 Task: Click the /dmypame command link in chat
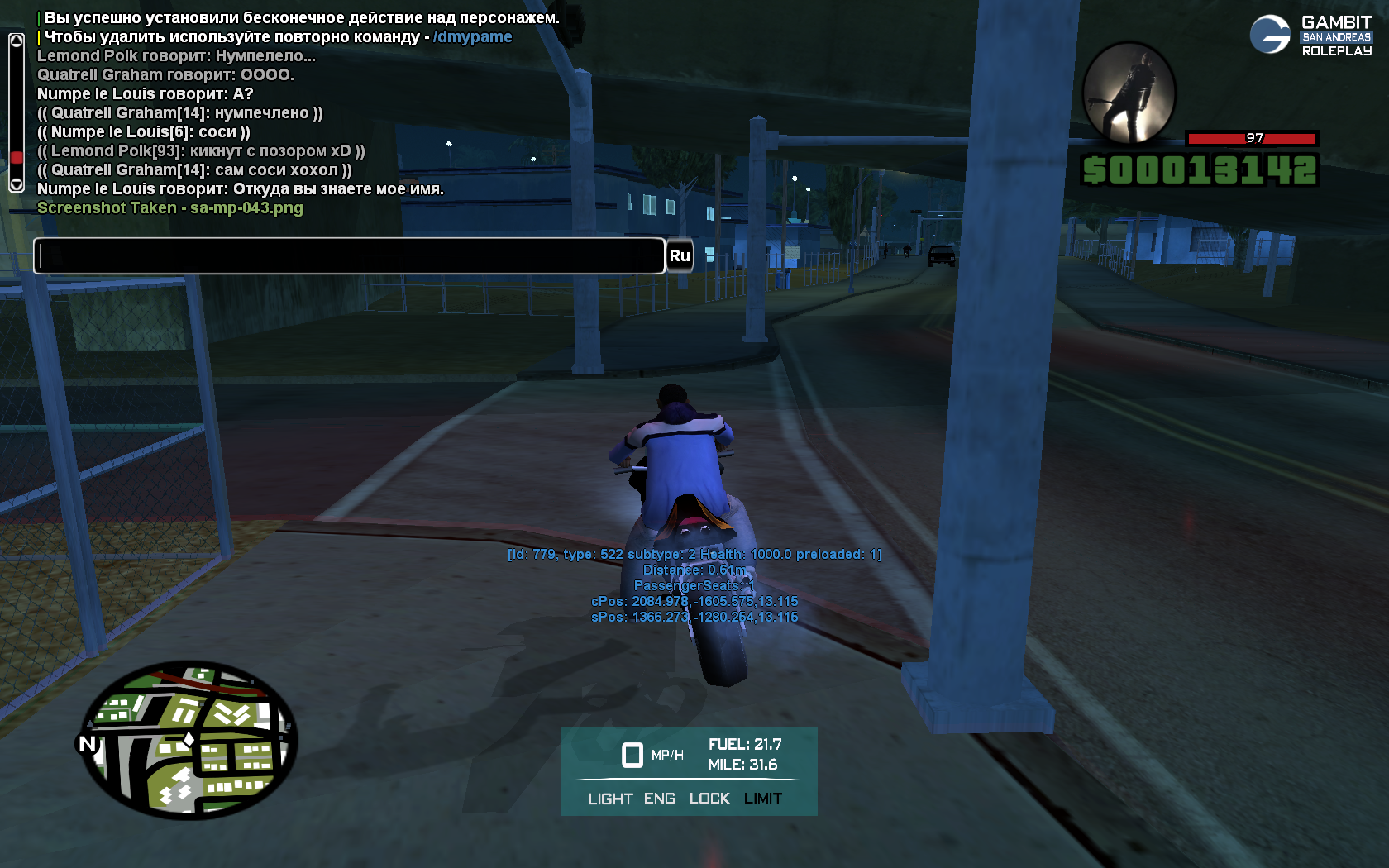click(472, 37)
